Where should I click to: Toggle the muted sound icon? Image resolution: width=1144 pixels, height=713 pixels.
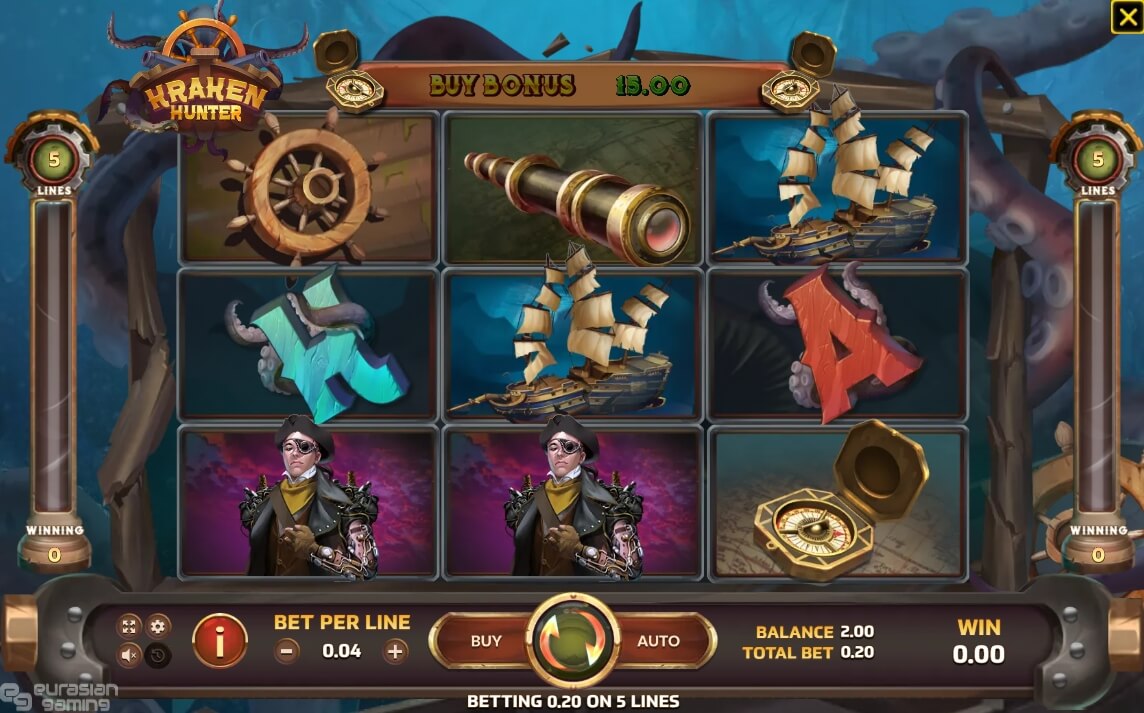(x=129, y=655)
